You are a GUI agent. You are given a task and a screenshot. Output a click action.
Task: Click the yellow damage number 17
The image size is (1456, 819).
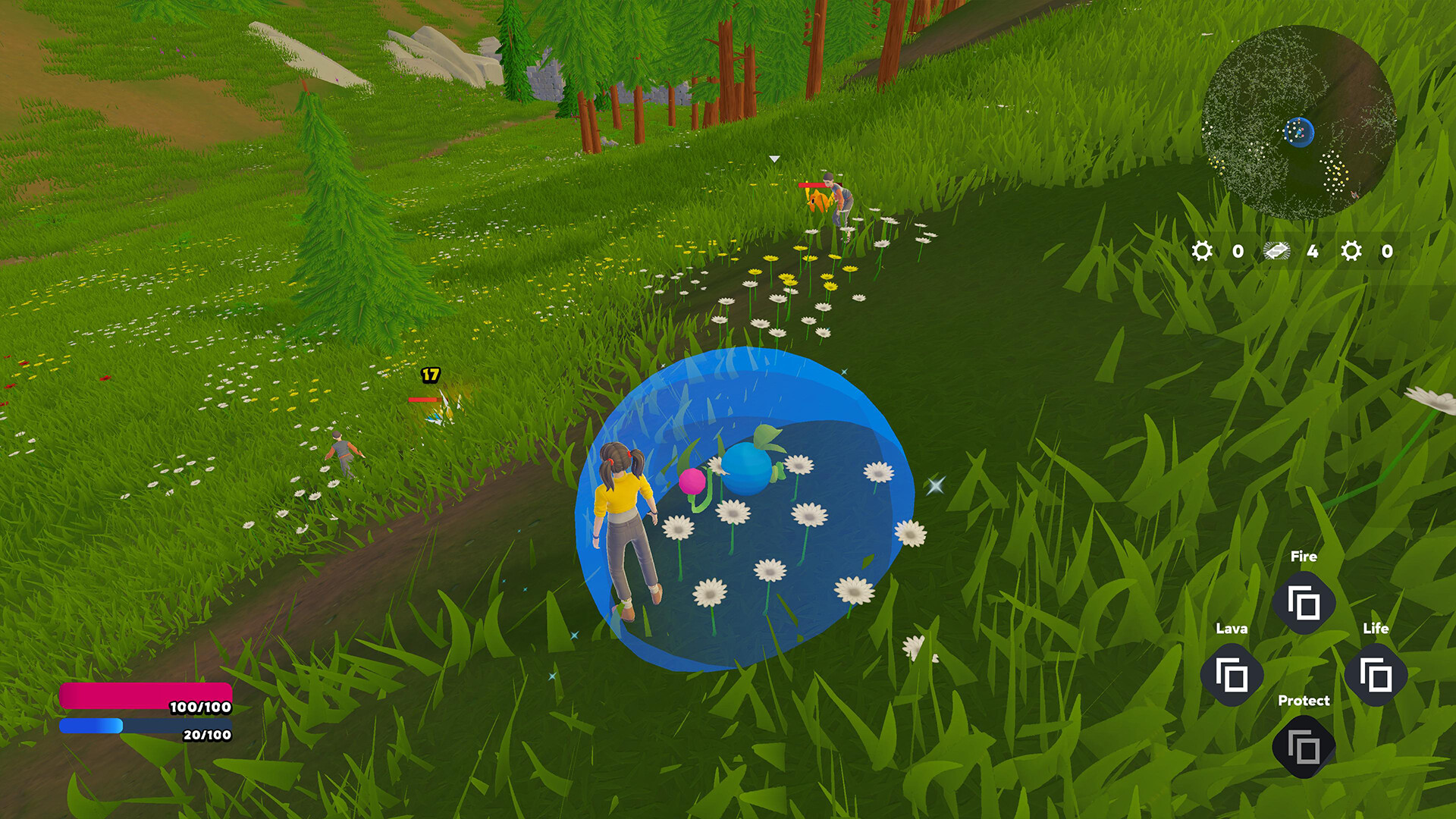(428, 374)
